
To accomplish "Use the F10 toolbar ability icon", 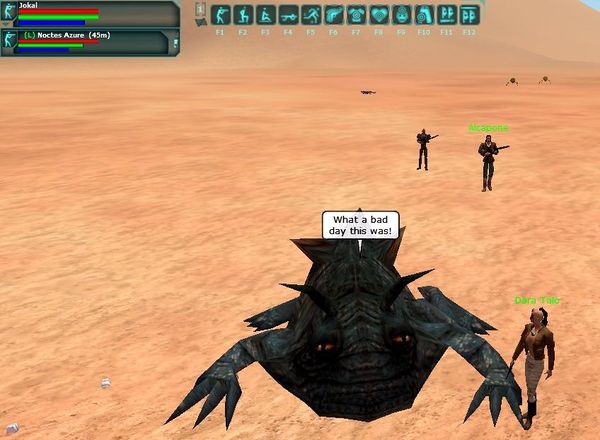I will pos(424,15).
